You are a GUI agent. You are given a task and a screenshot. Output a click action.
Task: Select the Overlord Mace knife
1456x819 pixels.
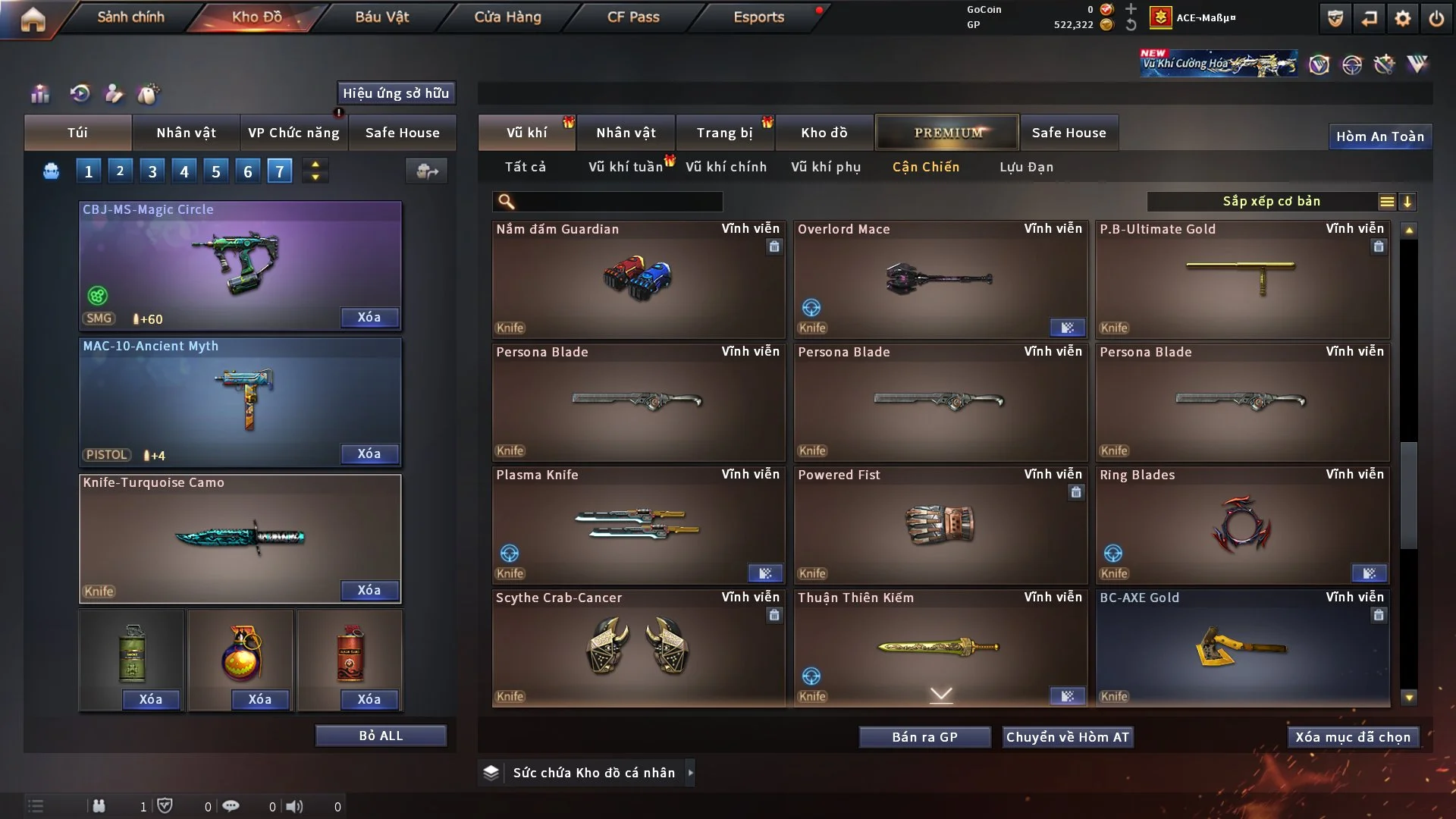point(940,280)
